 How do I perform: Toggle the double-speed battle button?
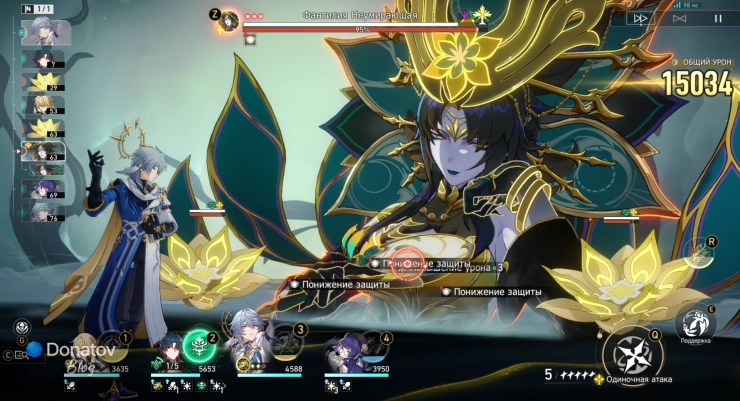click(638, 18)
